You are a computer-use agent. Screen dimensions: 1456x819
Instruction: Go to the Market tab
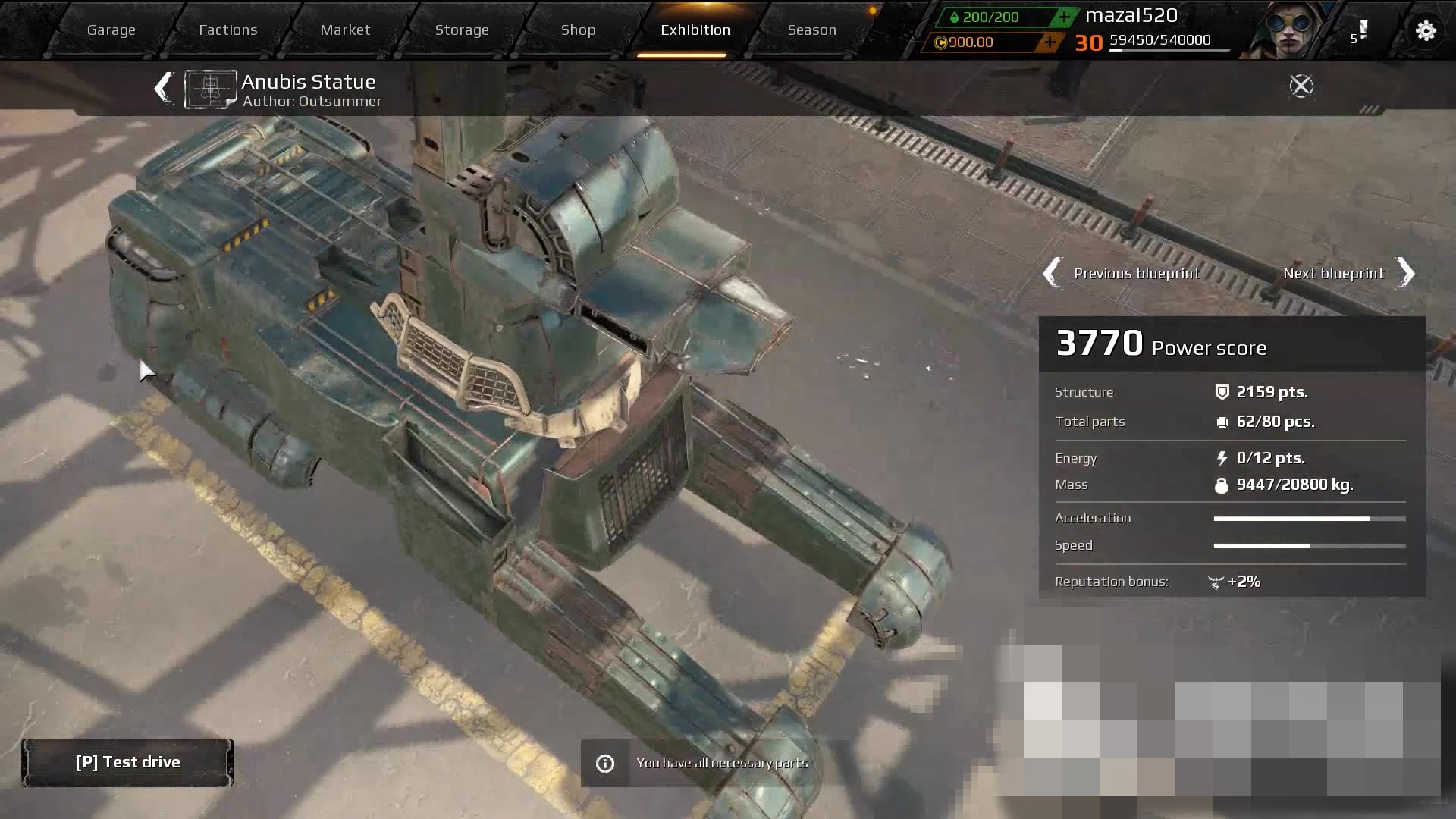click(345, 30)
